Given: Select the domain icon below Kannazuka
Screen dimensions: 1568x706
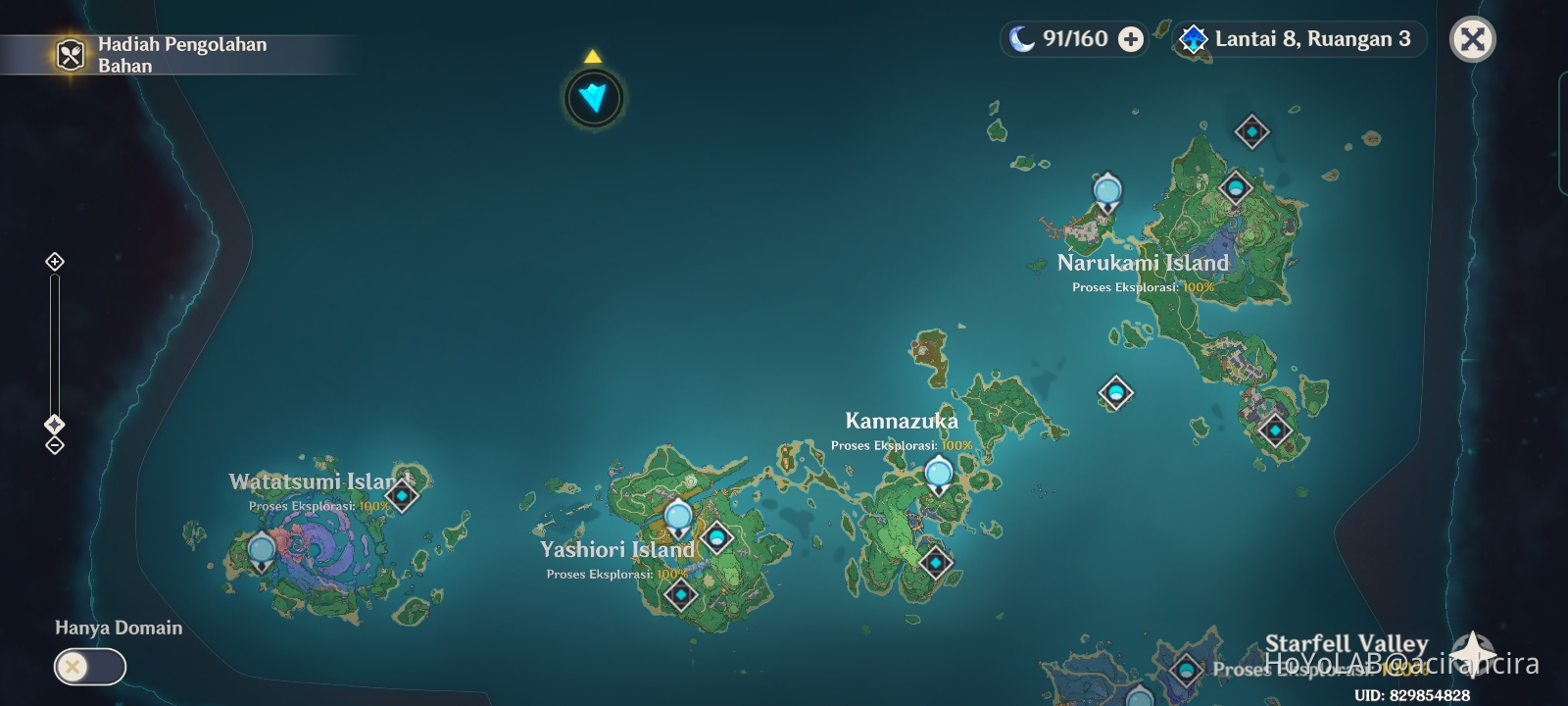Looking at the screenshot, I should [x=938, y=563].
